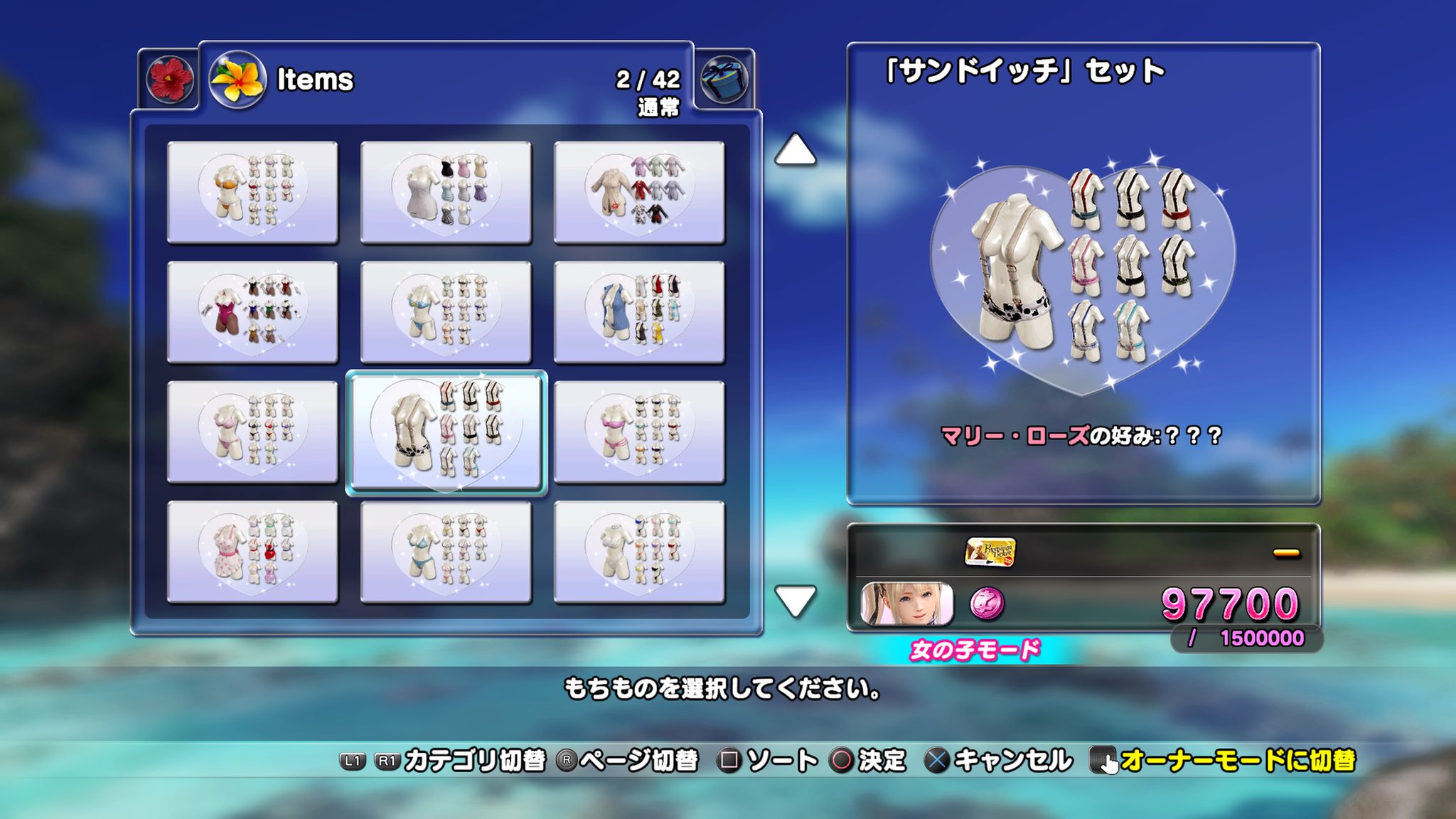
Task: Go to the previous page with the up arrow
Action: 795,150
